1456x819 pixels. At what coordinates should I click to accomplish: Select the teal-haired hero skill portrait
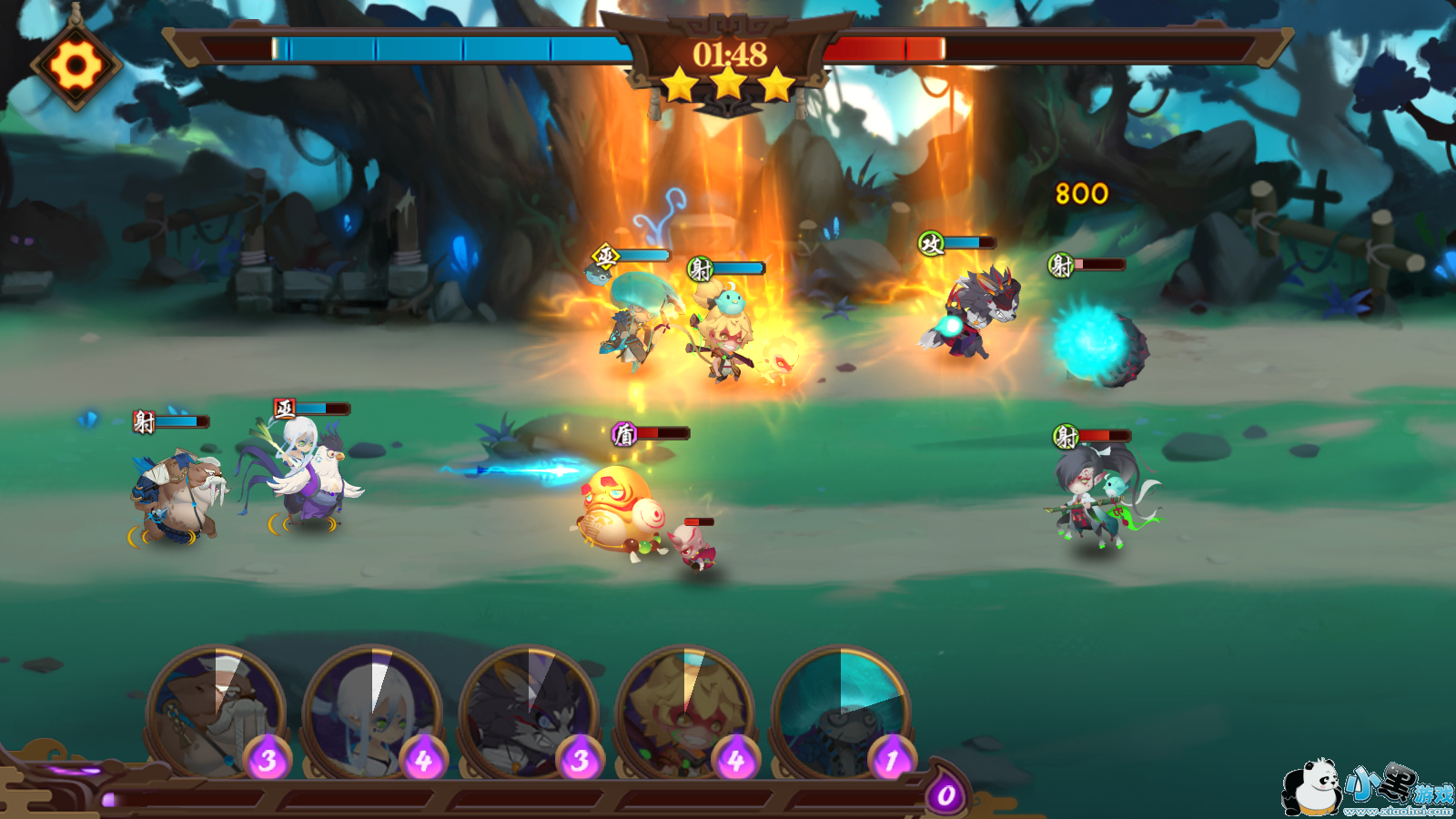point(841,712)
